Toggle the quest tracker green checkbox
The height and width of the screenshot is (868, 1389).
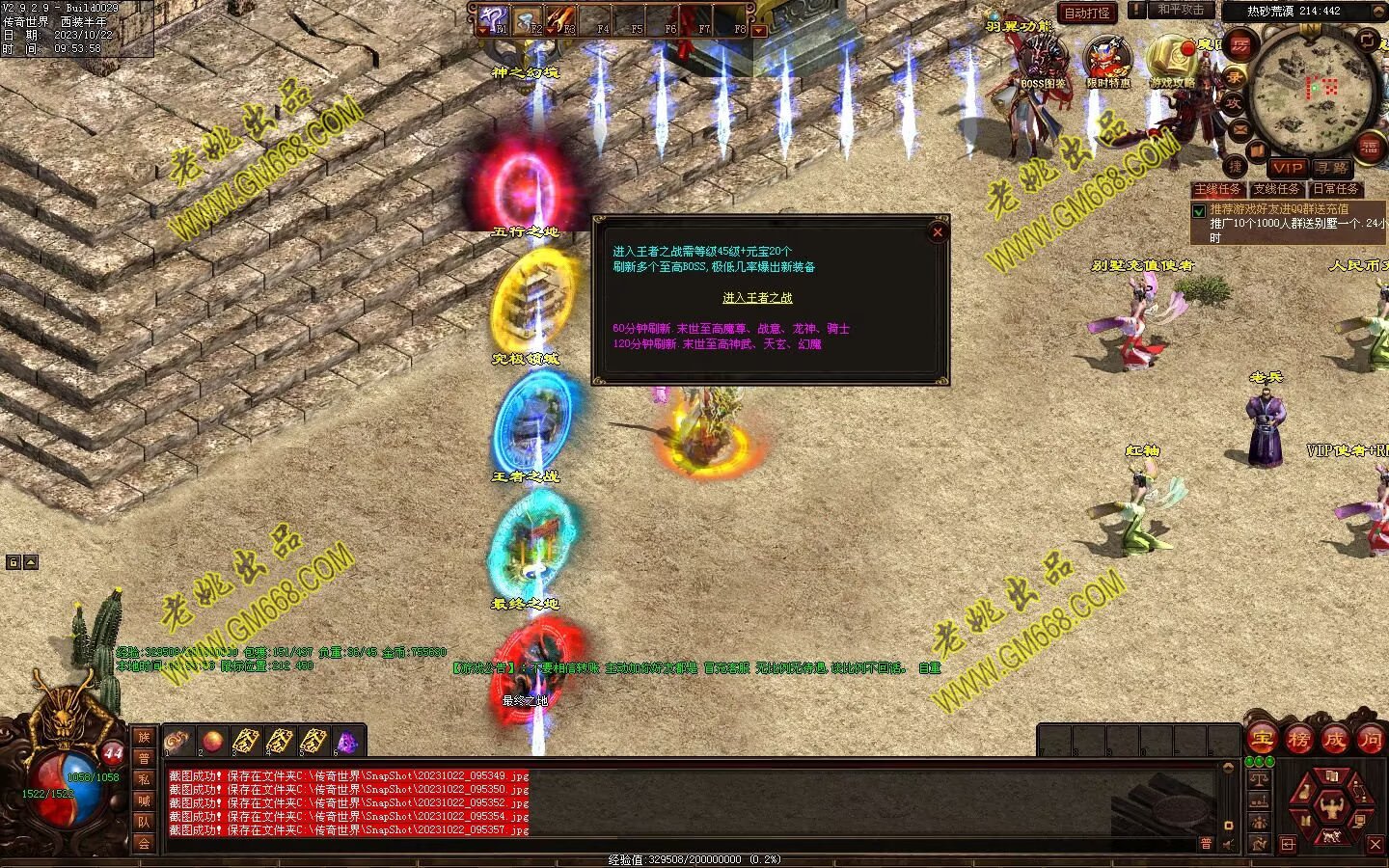(1199, 210)
